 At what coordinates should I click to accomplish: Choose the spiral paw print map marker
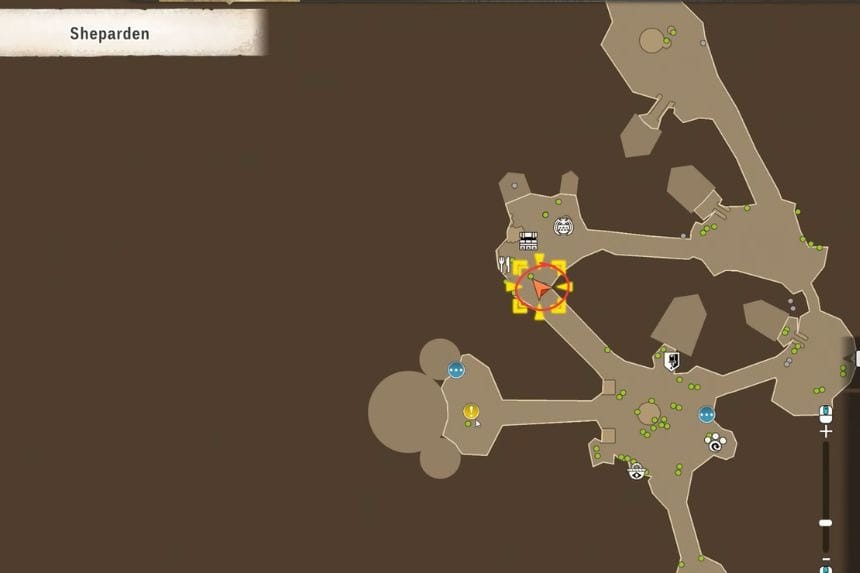(x=715, y=441)
